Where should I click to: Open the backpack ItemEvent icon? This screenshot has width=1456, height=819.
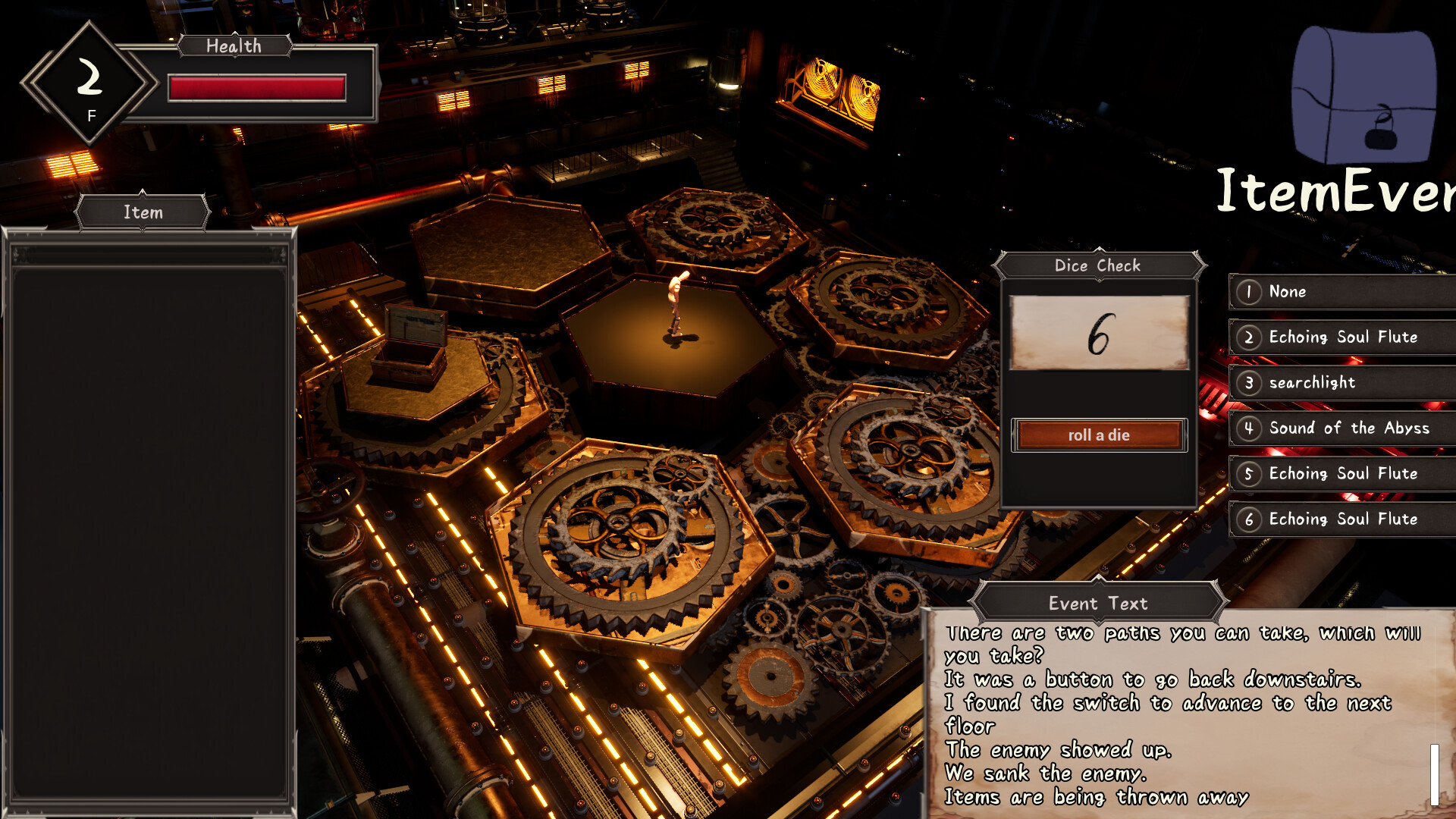(1363, 95)
